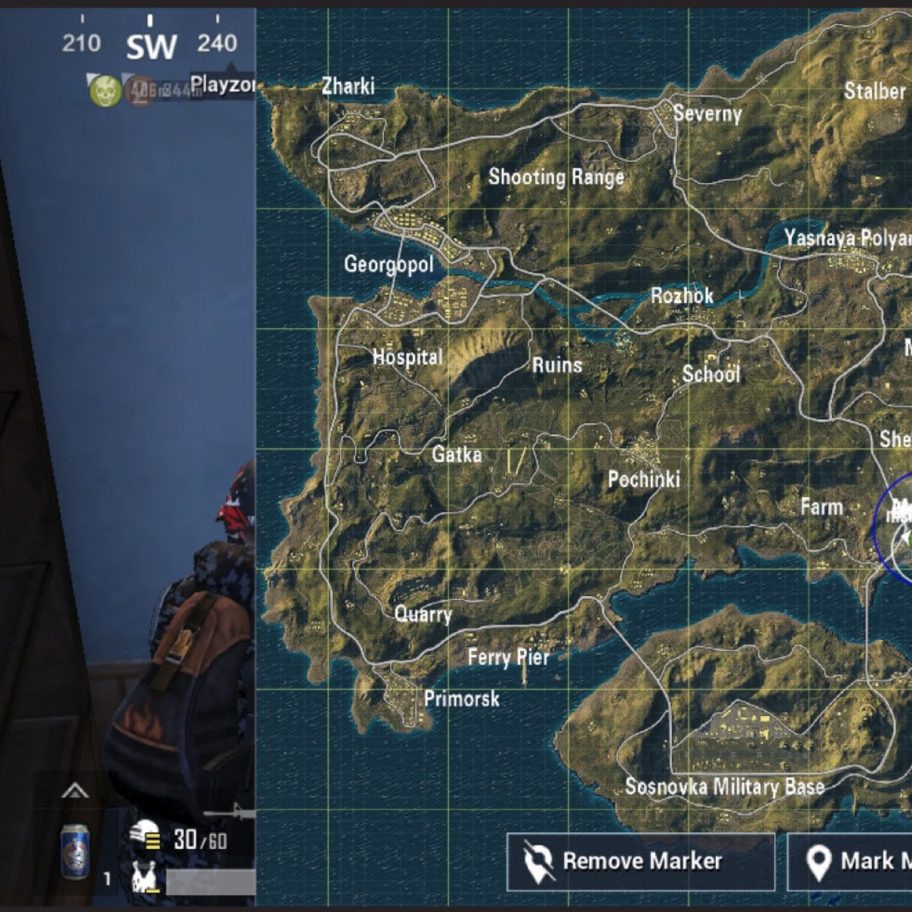
Task: Pick the Quarry location on the map
Action: tap(423, 614)
